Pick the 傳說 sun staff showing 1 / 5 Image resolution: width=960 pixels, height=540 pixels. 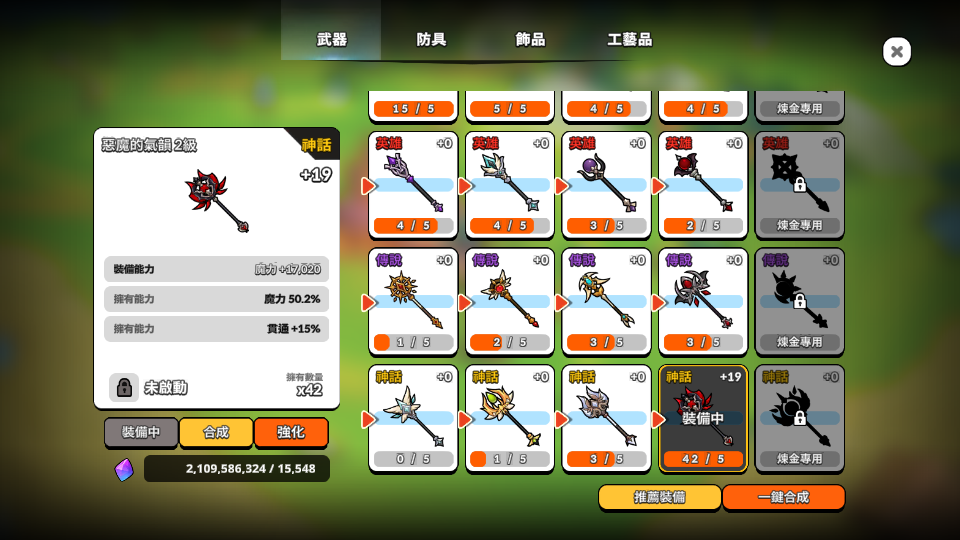pyautogui.click(x=413, y=301)
